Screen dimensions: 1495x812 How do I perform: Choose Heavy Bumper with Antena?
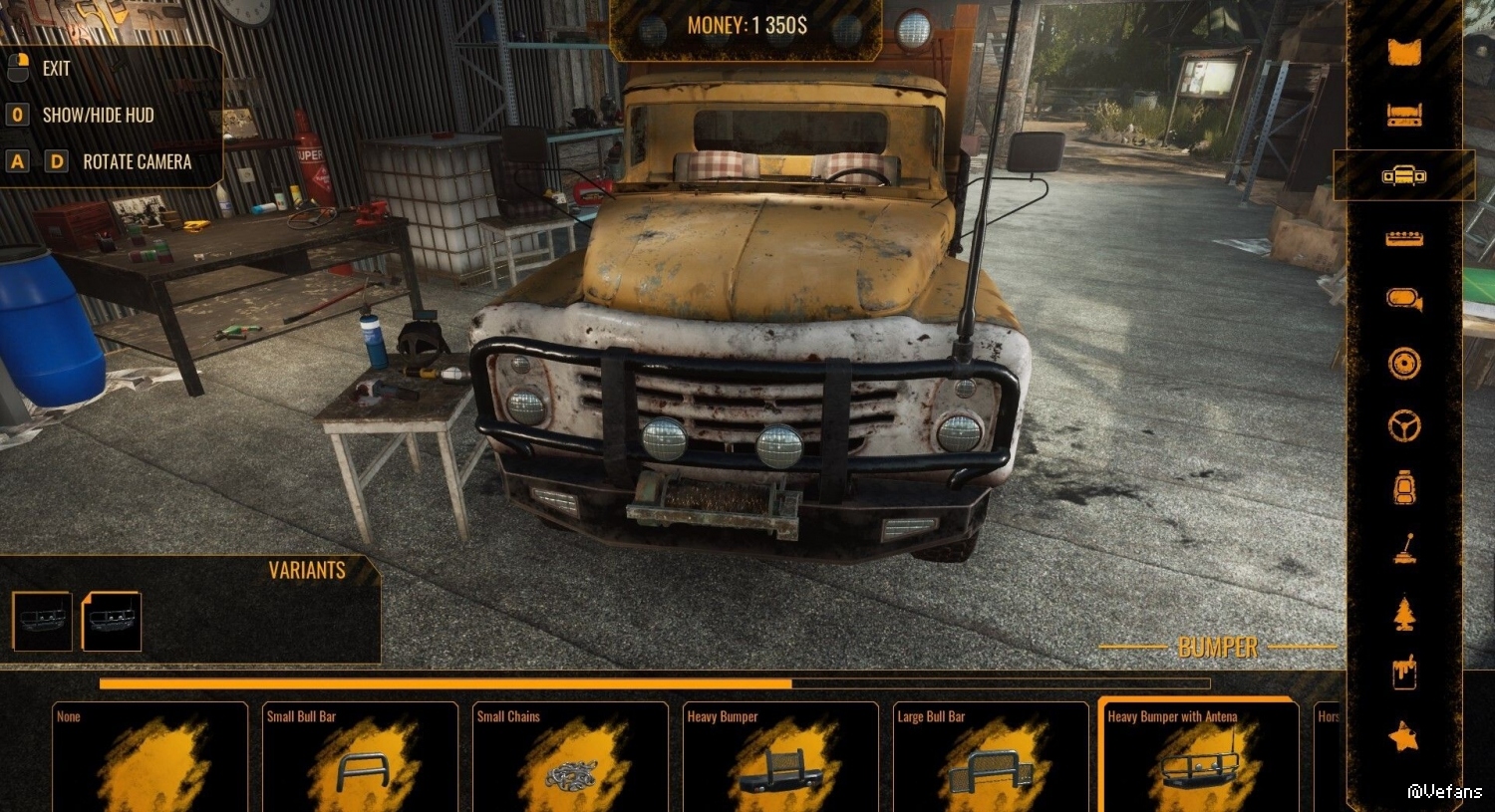[1200, 757]
